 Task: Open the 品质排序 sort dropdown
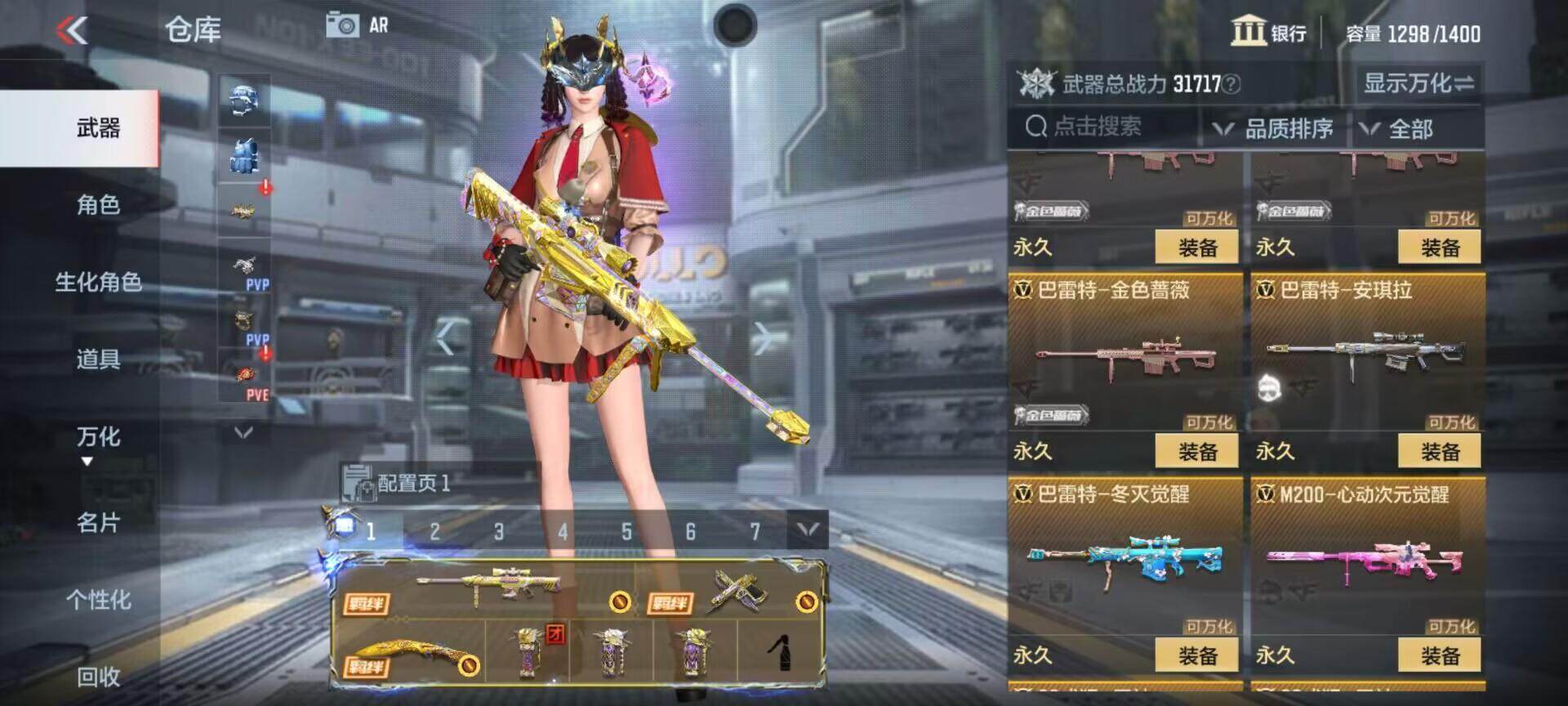[x=1276, y=129]
